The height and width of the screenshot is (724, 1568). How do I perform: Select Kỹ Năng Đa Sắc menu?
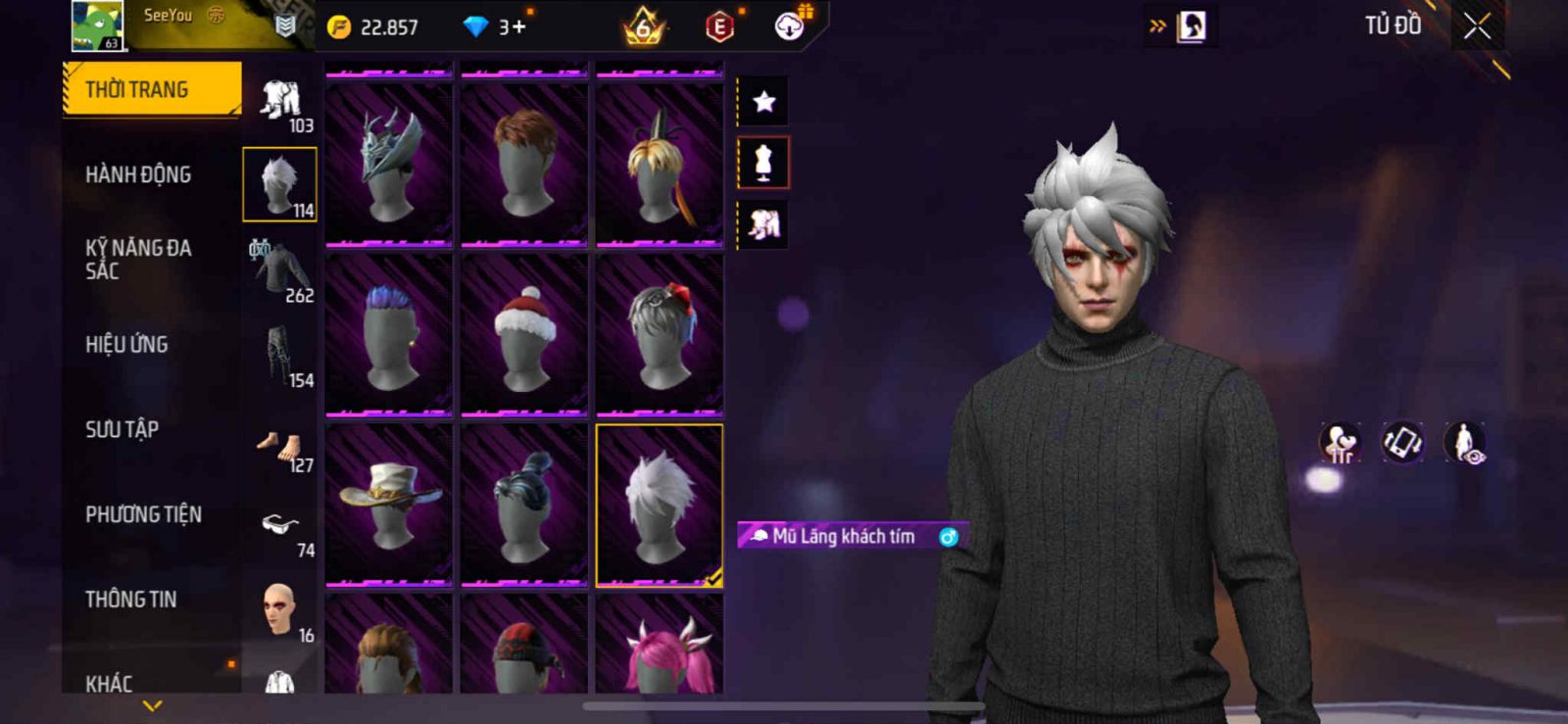(138, 260)
